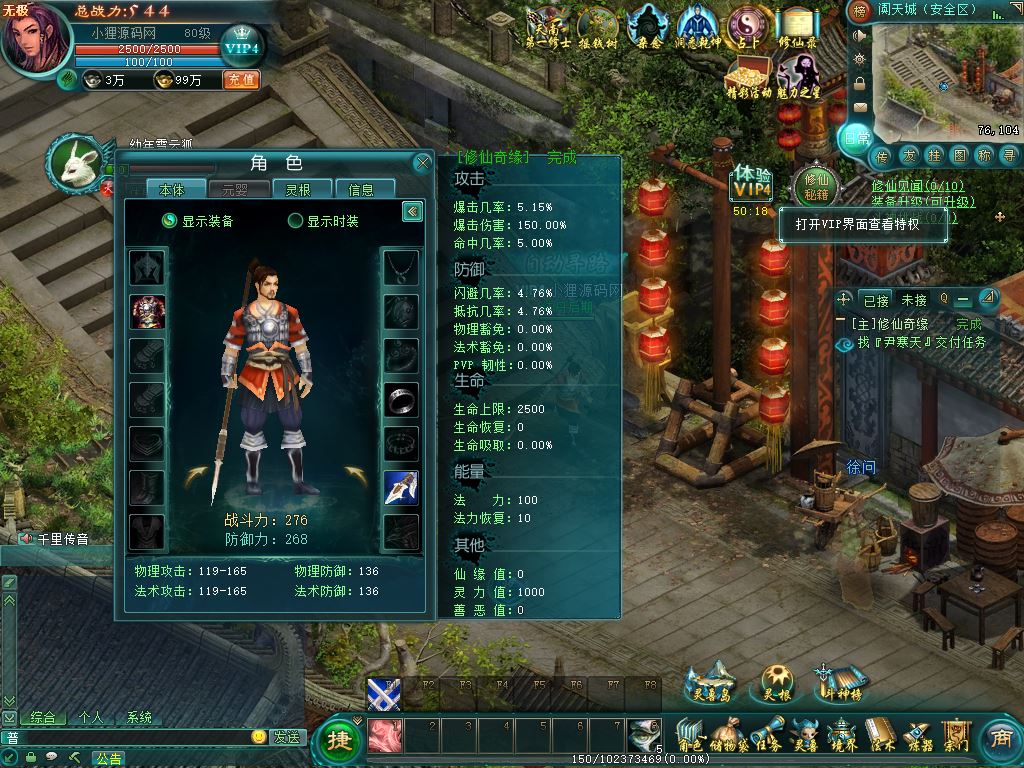Switch quest tracker to 未接 tab
Image resolution: width=1024 pixels, height=768 pixels.
point(914,299)
